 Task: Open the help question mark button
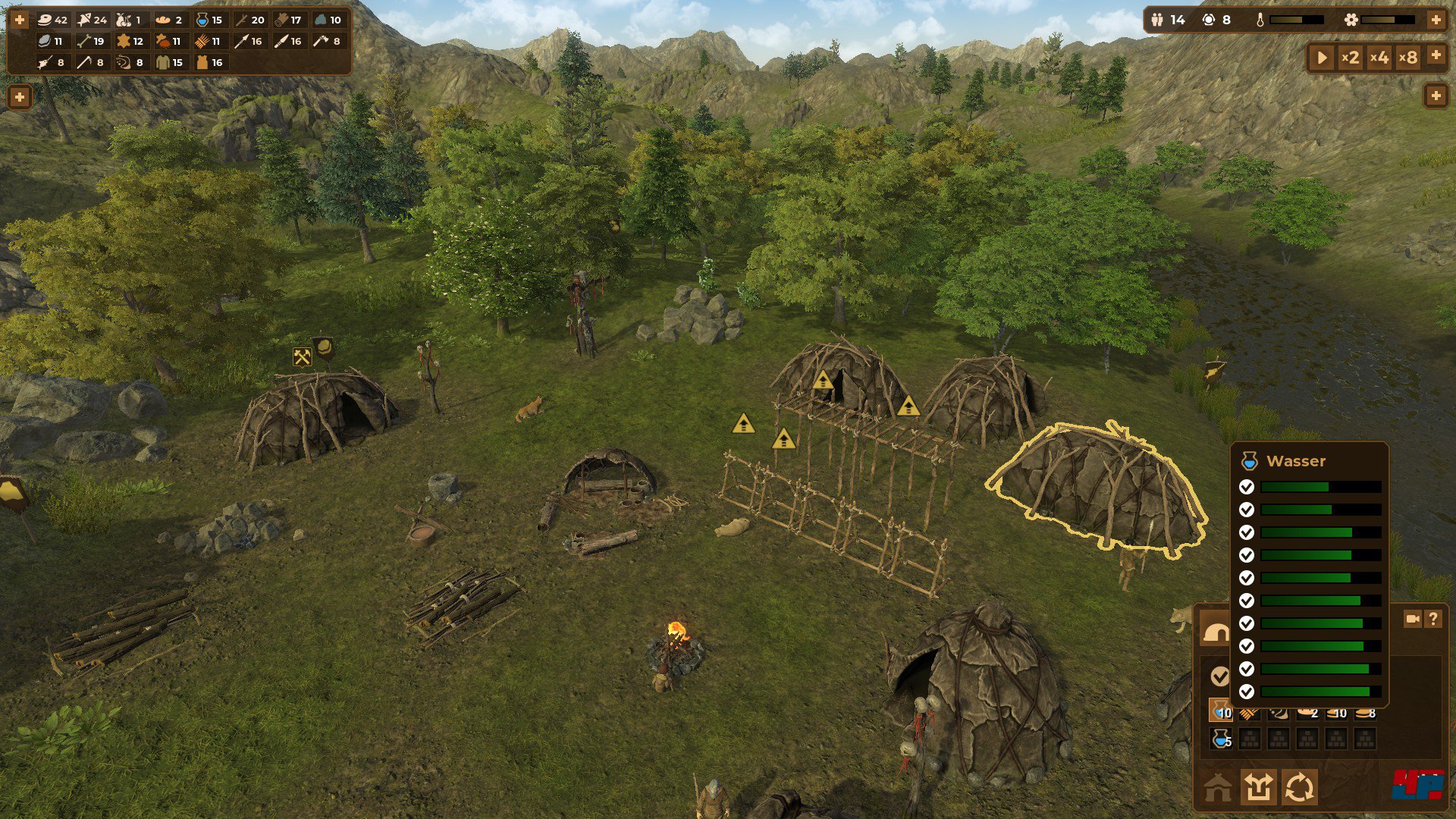click(x=1432, y=619)
